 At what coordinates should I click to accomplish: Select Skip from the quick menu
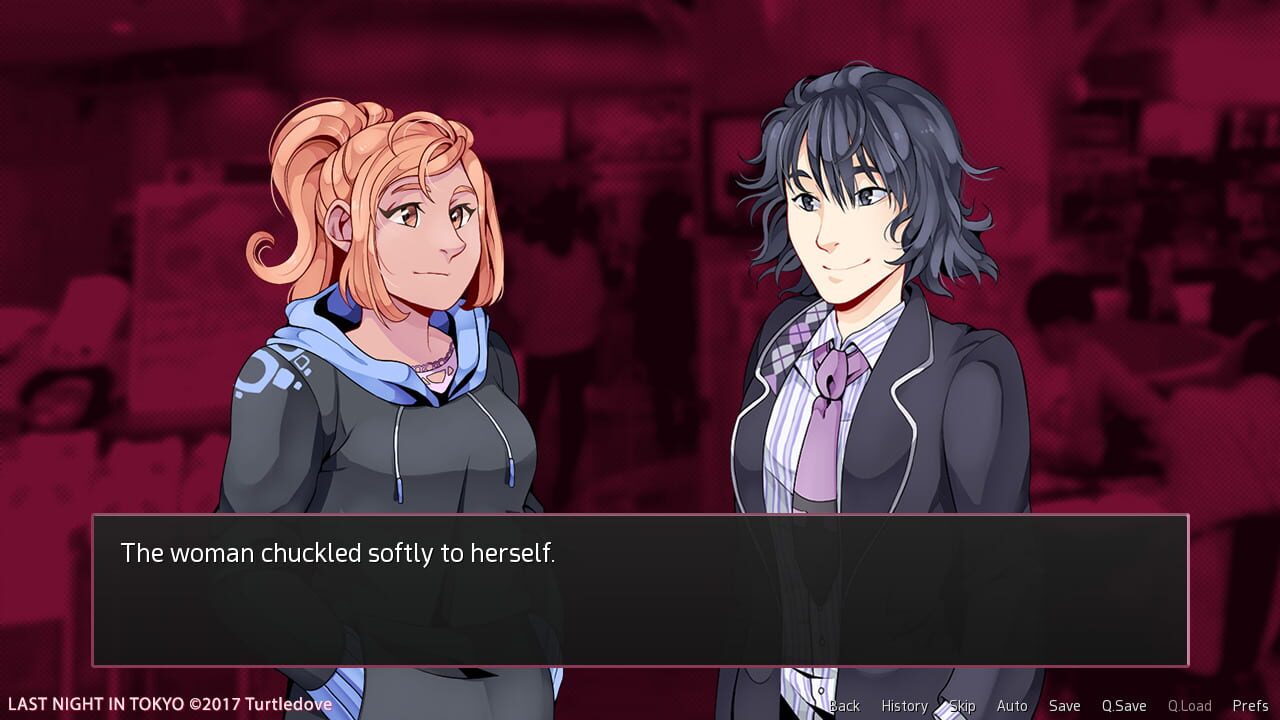[961, 705]
